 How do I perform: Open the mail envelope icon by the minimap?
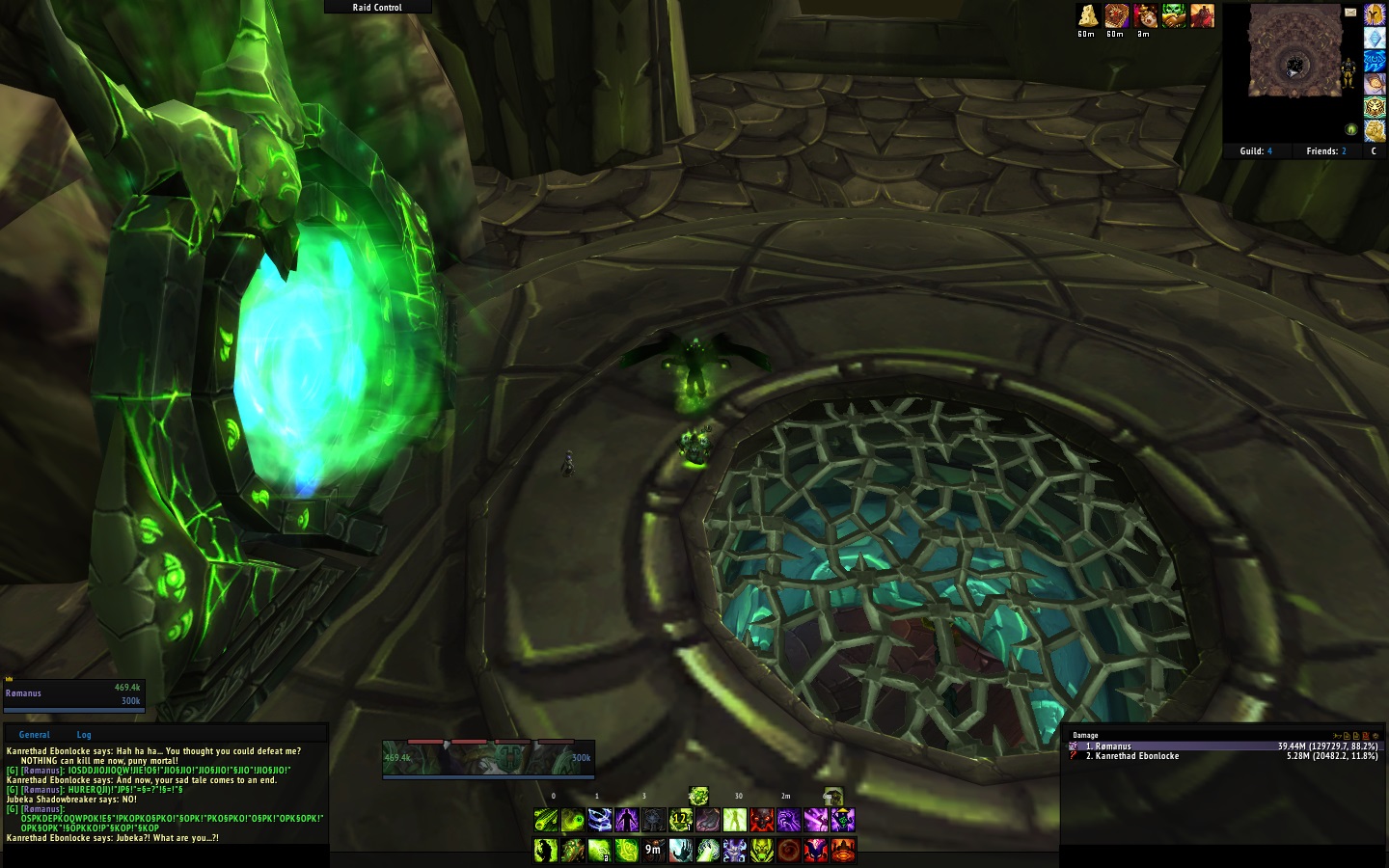tap(1350, 13)
